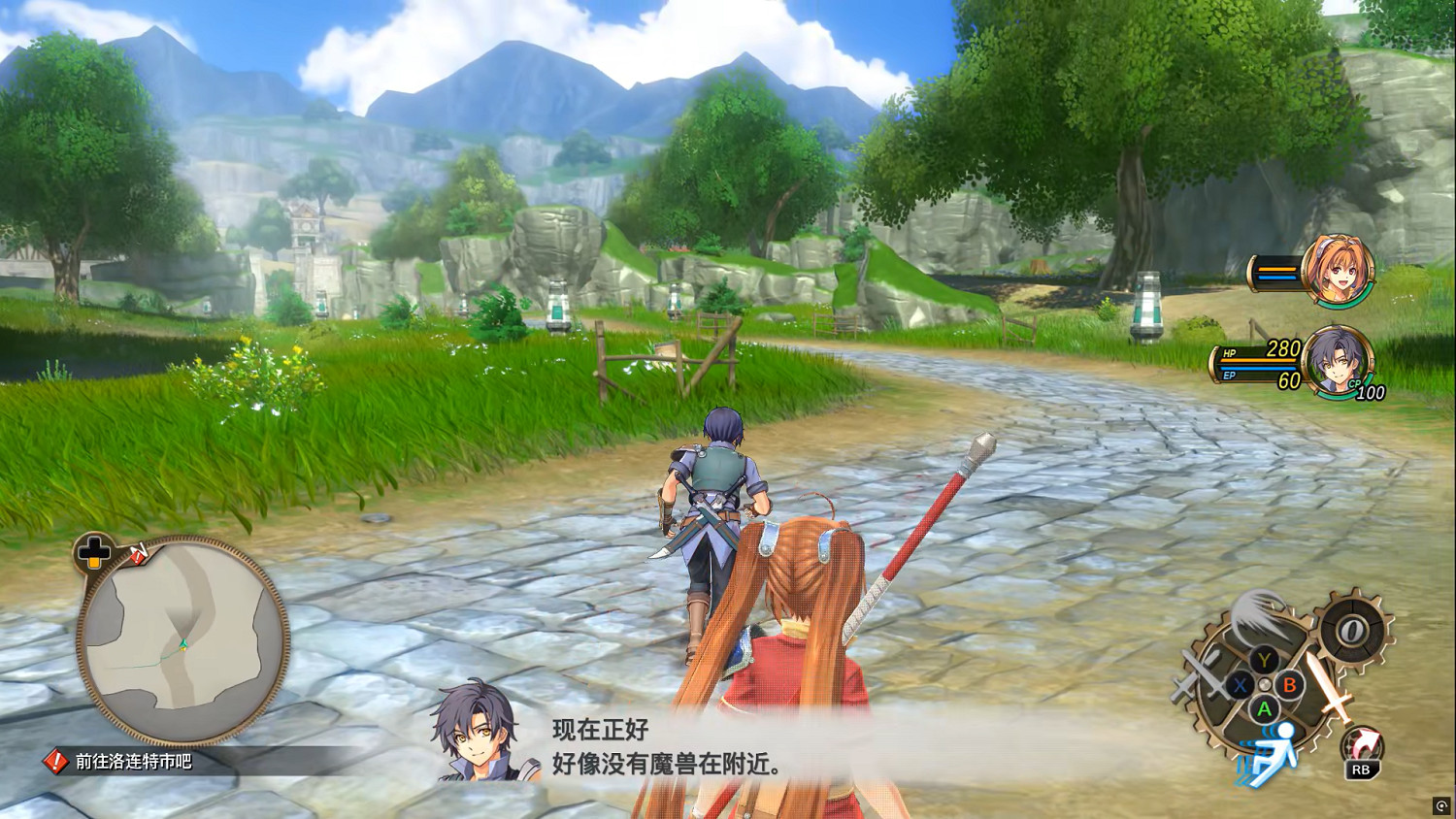
Task: Select the EP 60 status entry
Action: [x=1261, y=377]
